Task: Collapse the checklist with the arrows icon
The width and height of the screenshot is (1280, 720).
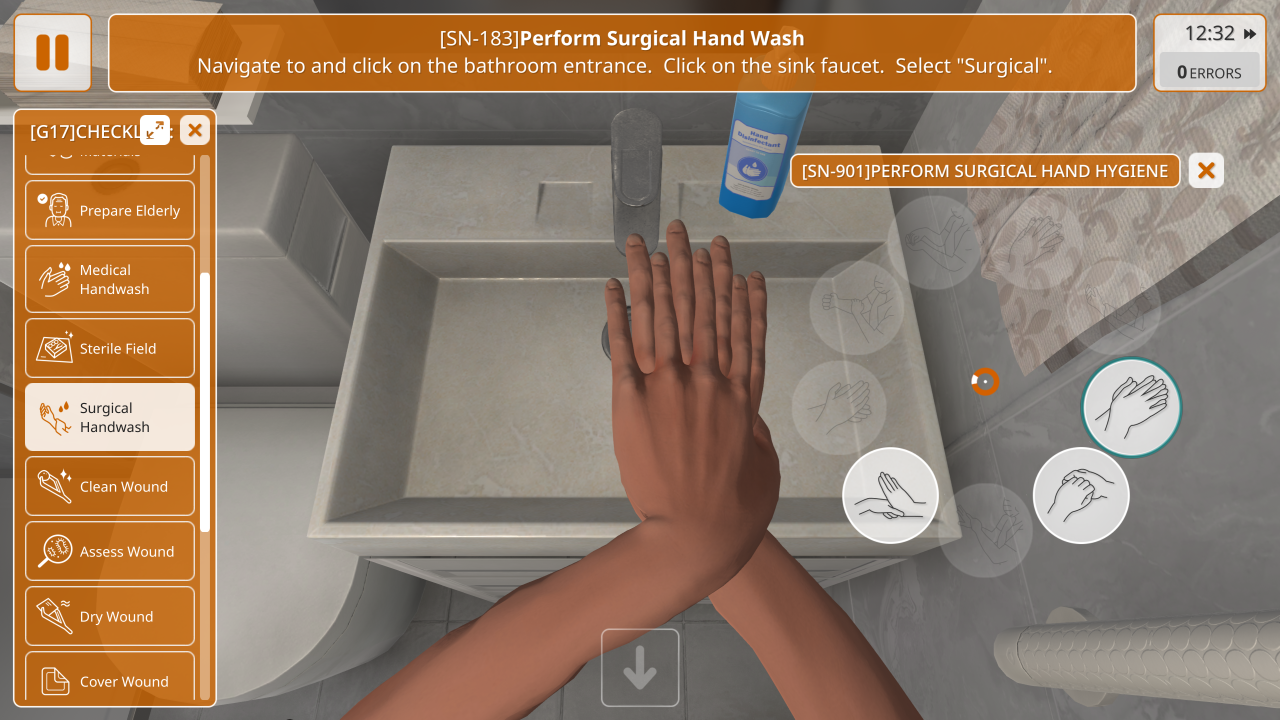Action: (155, 129)
